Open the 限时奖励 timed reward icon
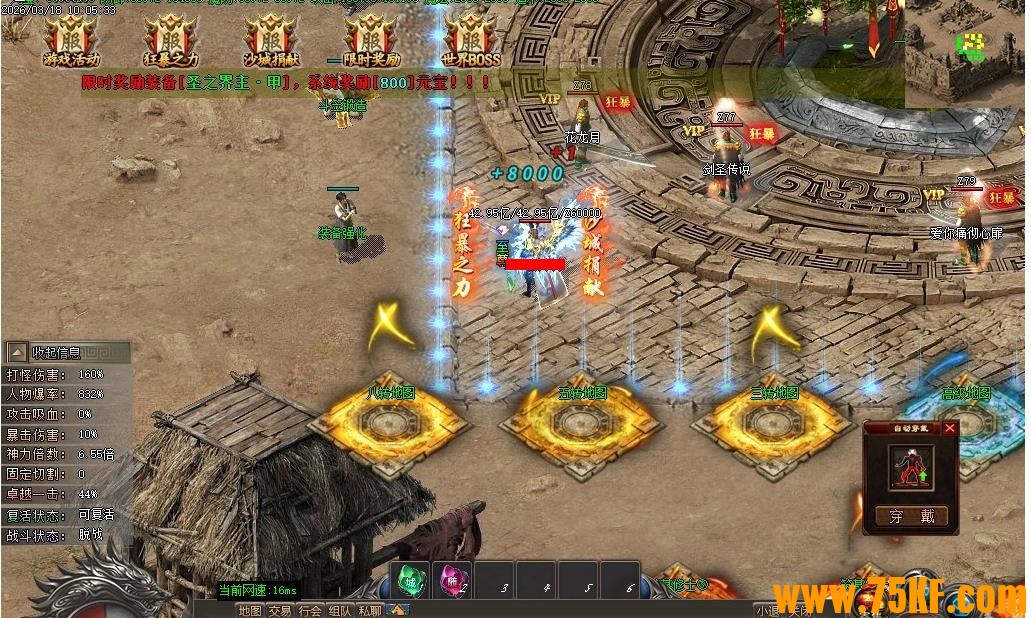 tap(371, 42)
